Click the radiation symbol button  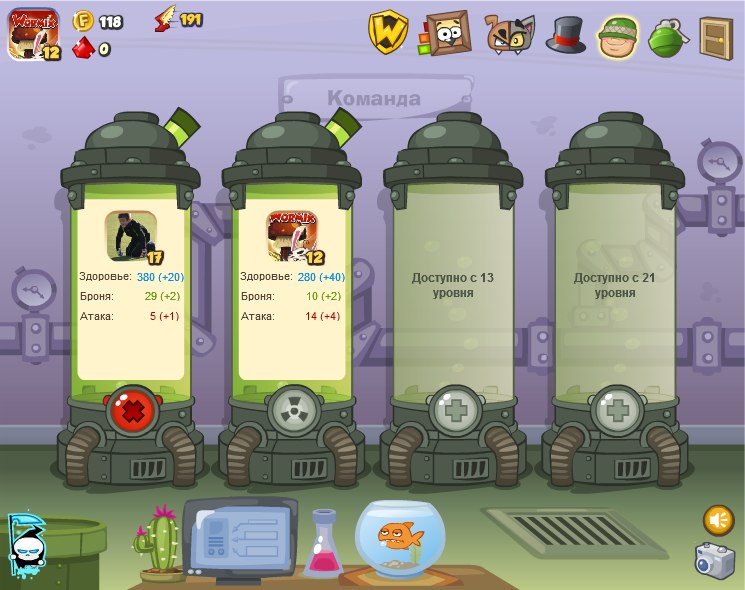(292, 410)
